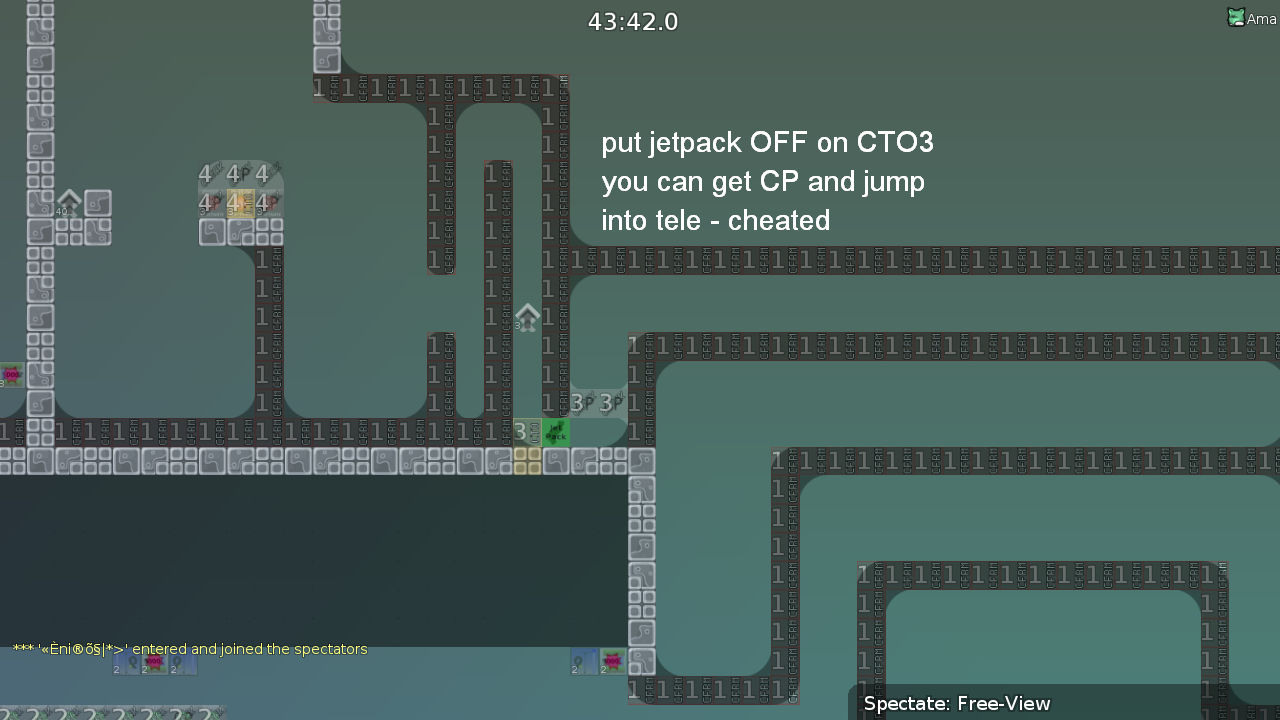Click Ama's green tee skin icon top right
The width and height of the screenshot is (1280, 720).
[1236, 17]
